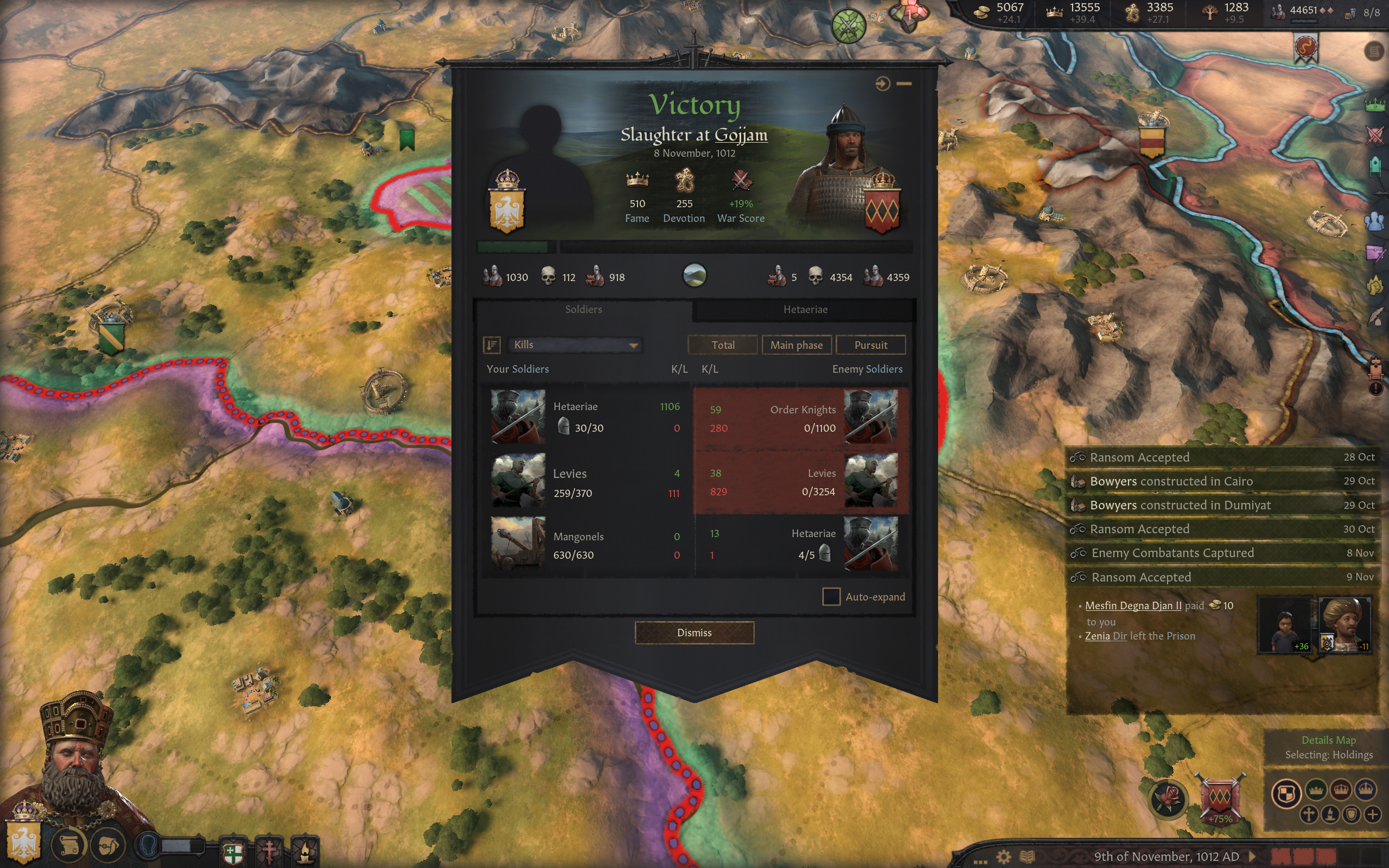Toggle the sort order button beside Kills
The height and width of the screenshot is (868, 1389).
(492, 344)
